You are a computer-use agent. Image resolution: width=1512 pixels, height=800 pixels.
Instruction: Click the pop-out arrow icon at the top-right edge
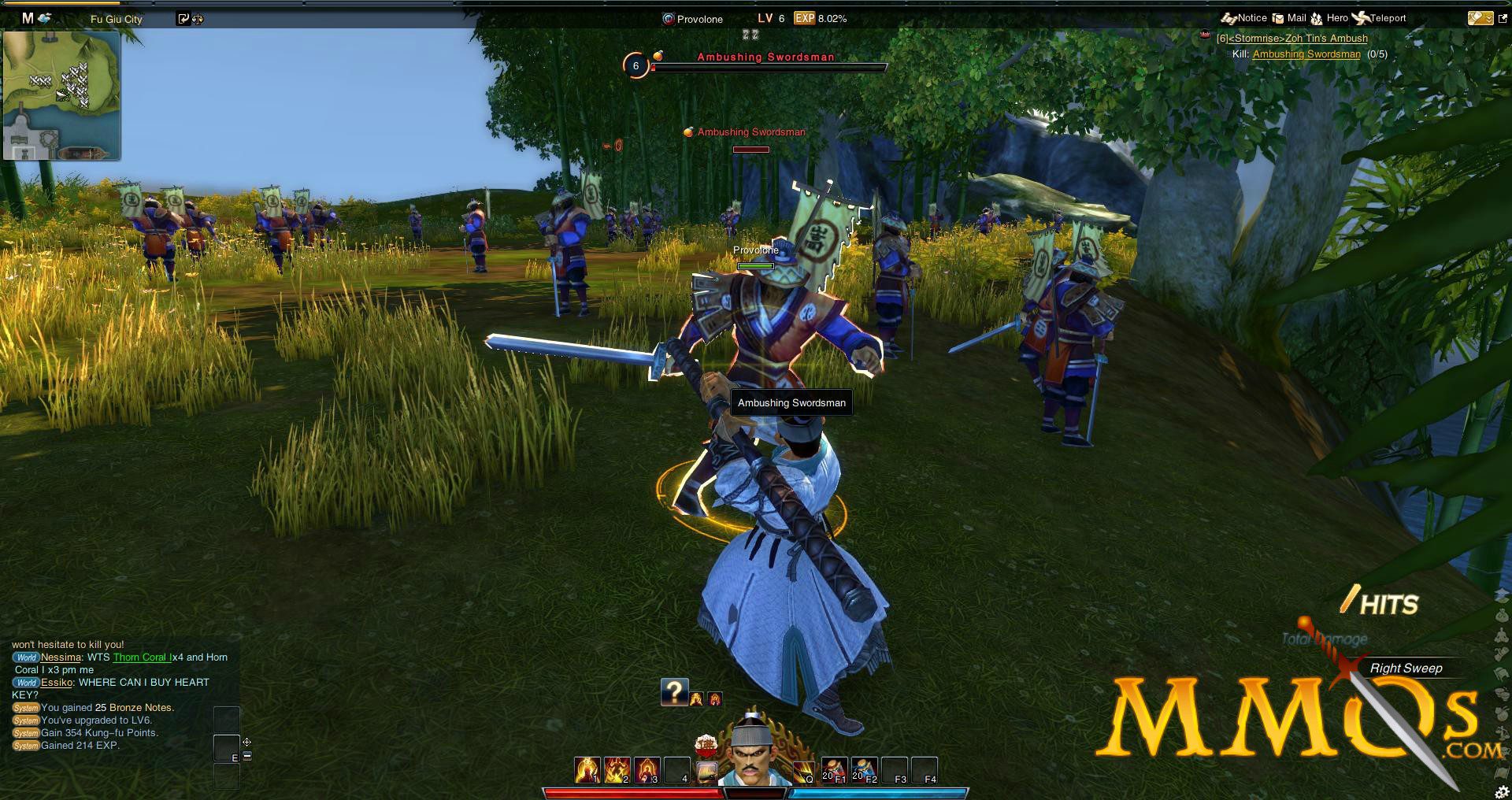pos(1503,18)
